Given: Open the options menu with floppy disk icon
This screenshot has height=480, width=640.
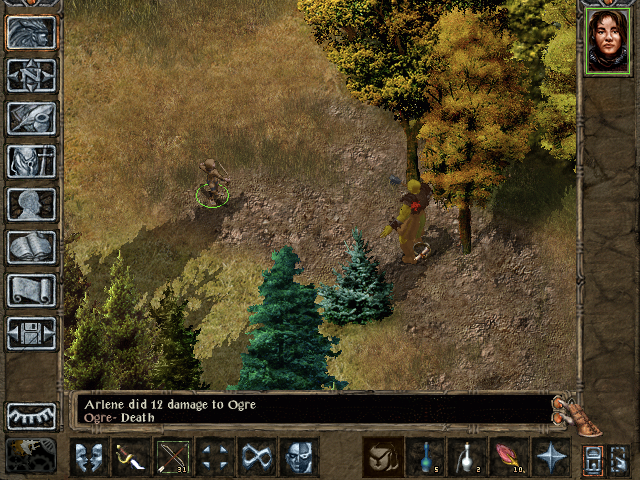Looking at the screenshot, I should [x=32, y=333].
